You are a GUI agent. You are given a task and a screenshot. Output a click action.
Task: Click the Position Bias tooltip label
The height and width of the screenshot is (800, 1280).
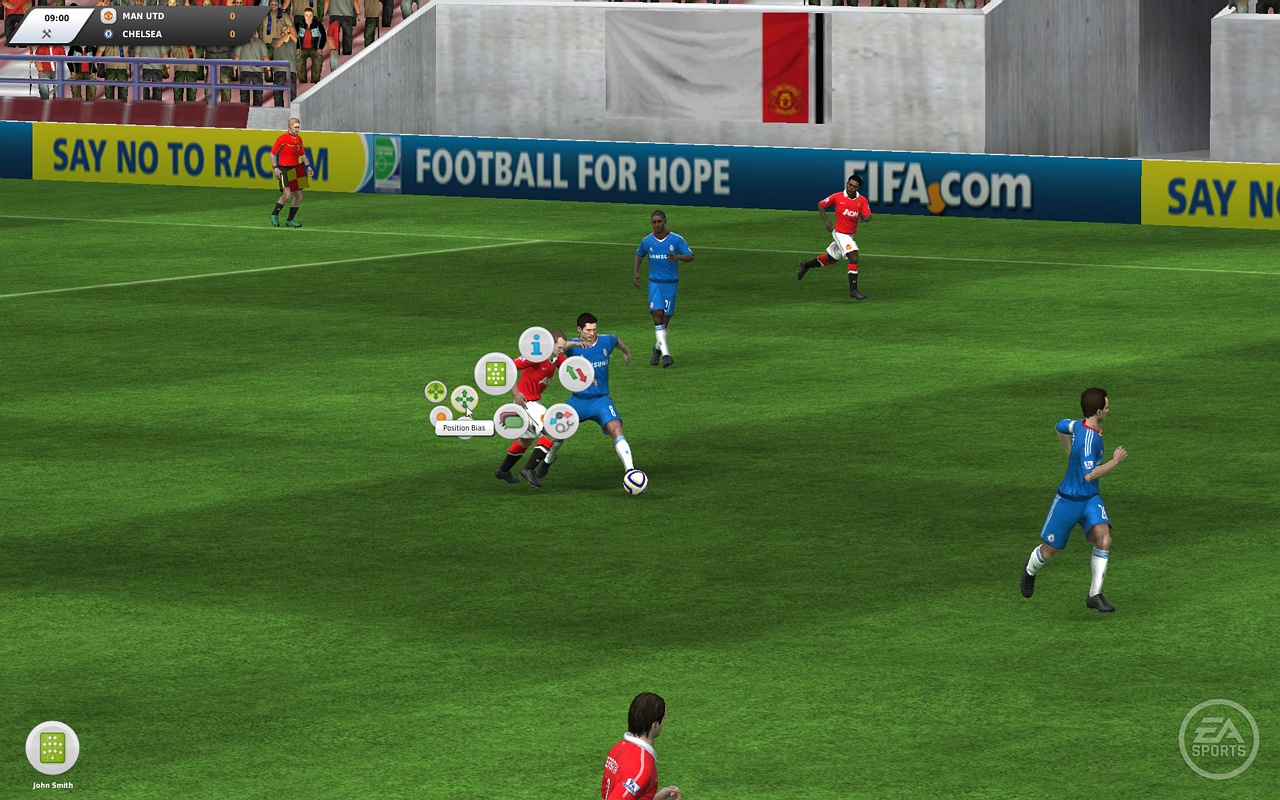465,427
